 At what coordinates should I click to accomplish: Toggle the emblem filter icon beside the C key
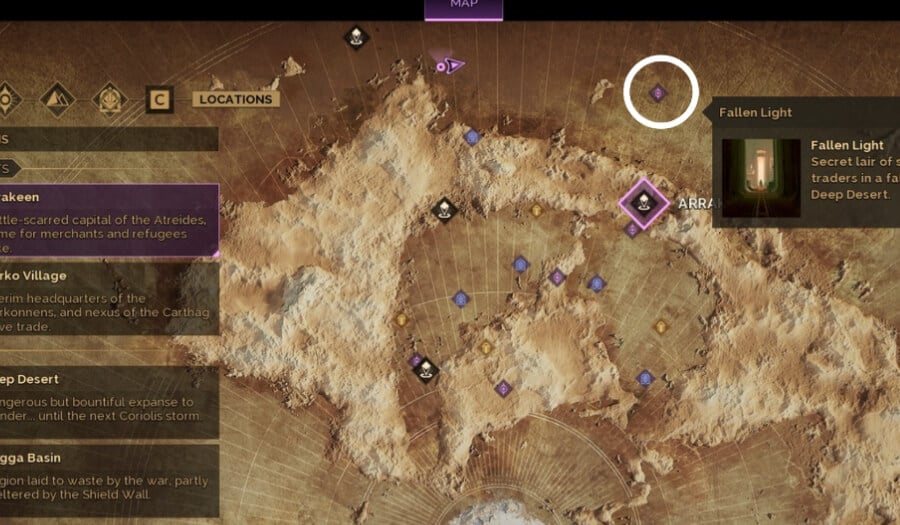pos(109,99)
